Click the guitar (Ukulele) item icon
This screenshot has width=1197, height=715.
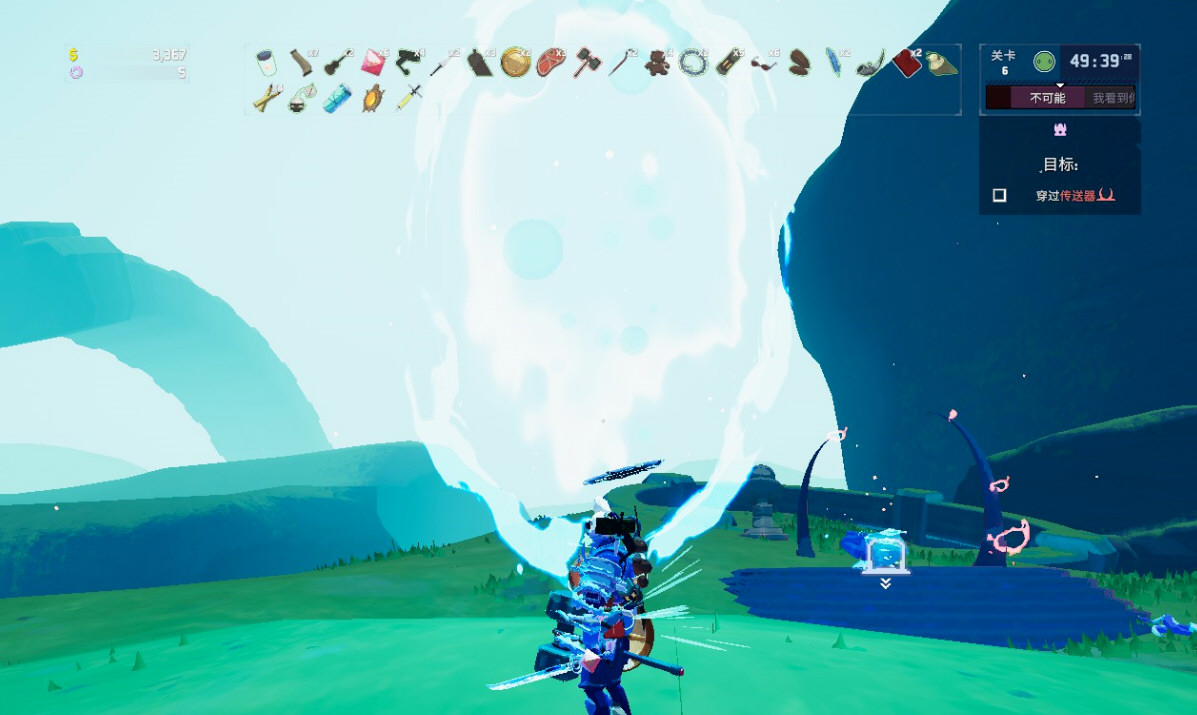point(336,63)
